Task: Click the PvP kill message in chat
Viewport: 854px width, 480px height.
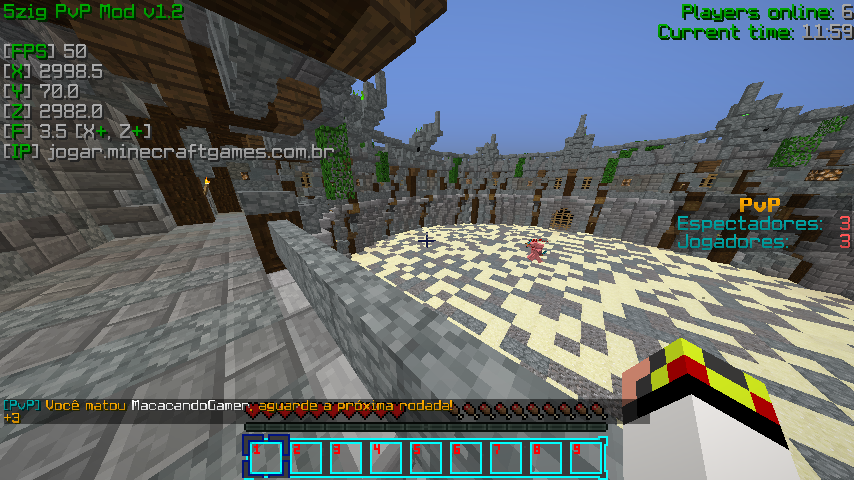Action: [x=228, y=406]
